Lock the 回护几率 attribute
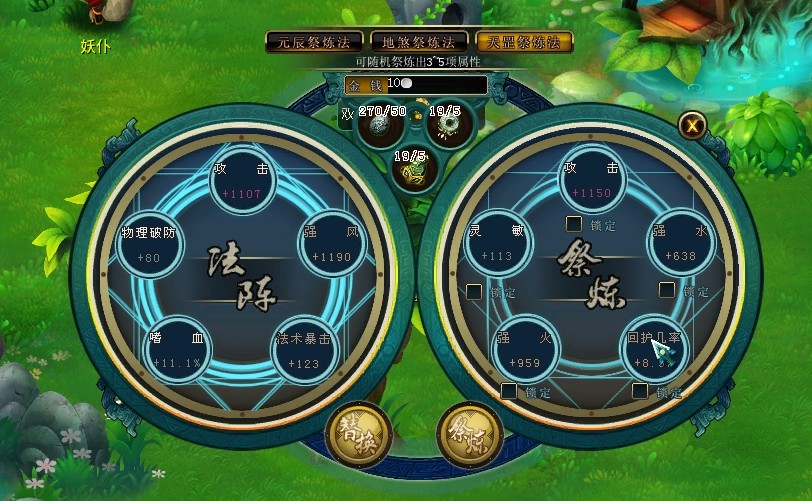This screenshot has width=812, height=501. (641, 391)
